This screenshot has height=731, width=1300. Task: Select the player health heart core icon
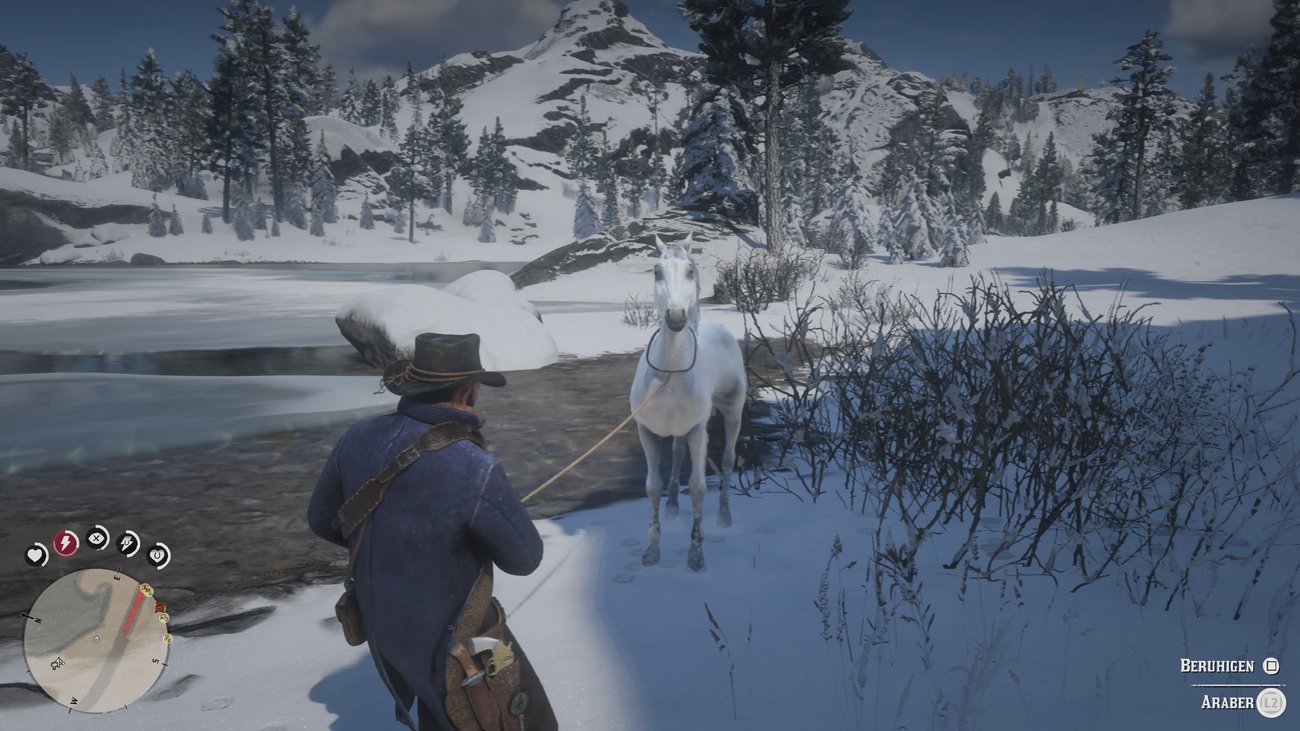point(34,554)
